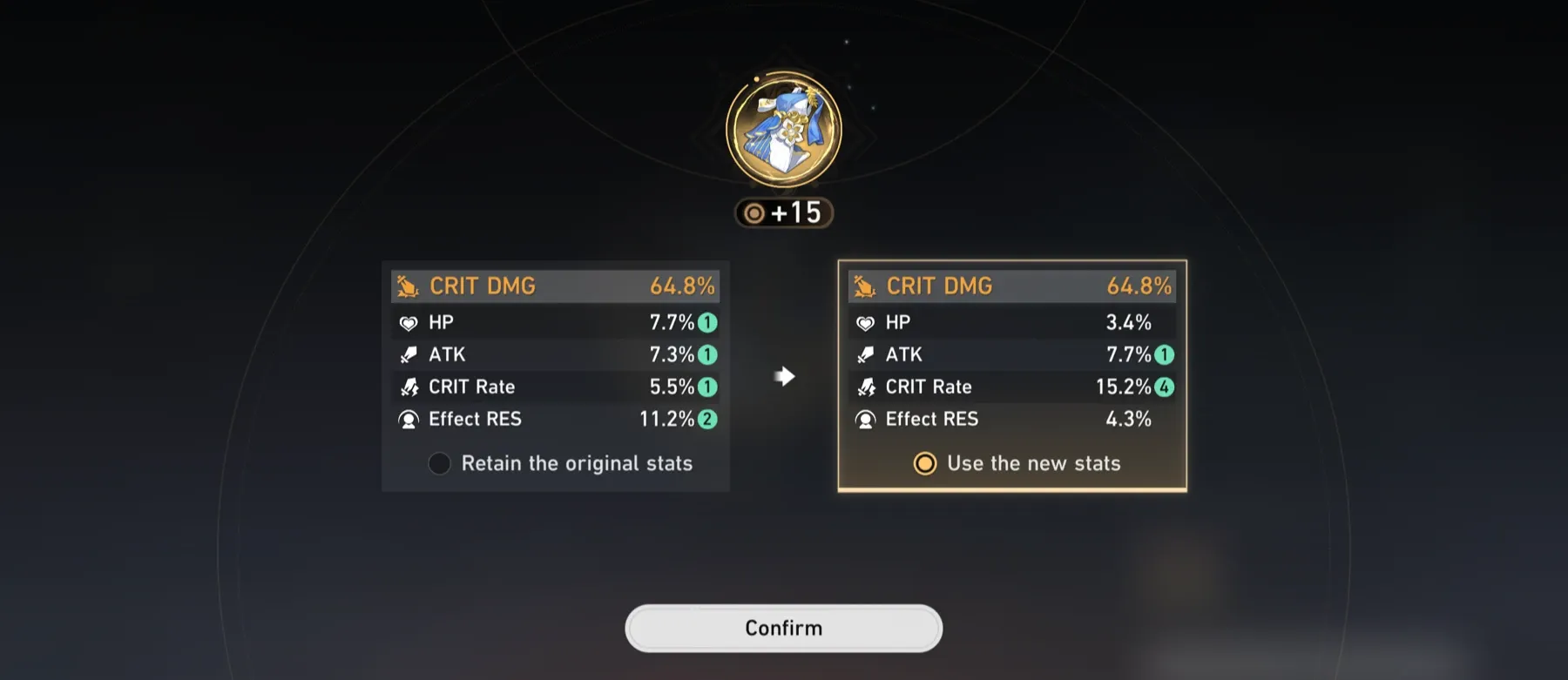Click the relic thumbnail at the top
The image size is (1568, 680).
(x=783, y=129)
